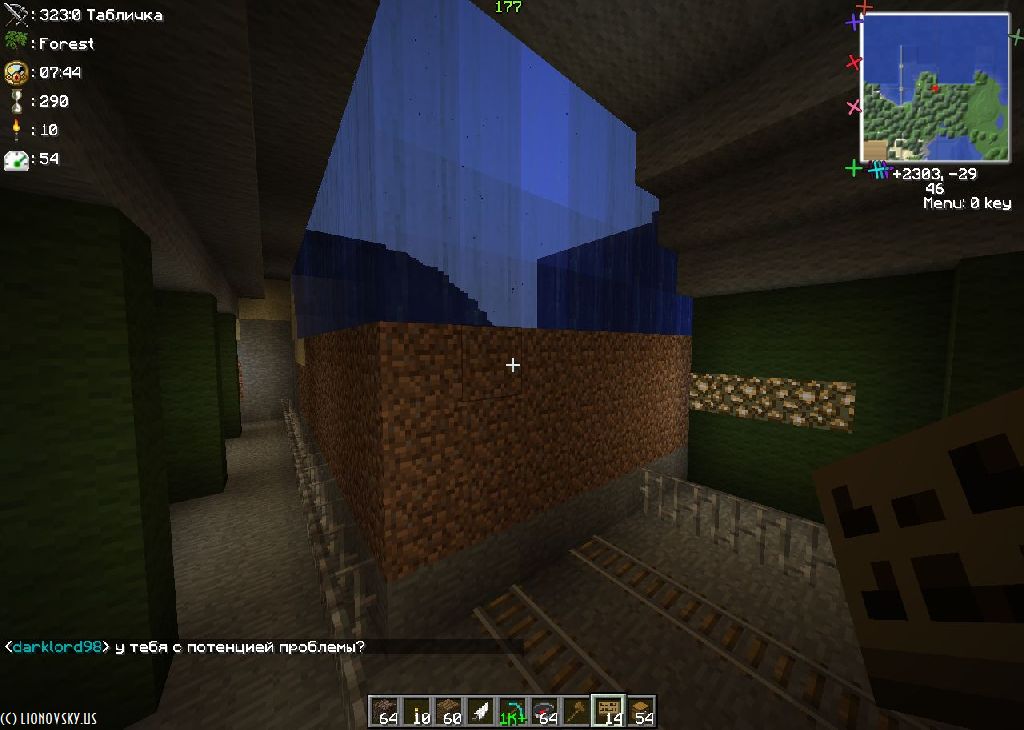Choose the sign stack showing 14
1024x730 pixels.
(x=607, y=711)
